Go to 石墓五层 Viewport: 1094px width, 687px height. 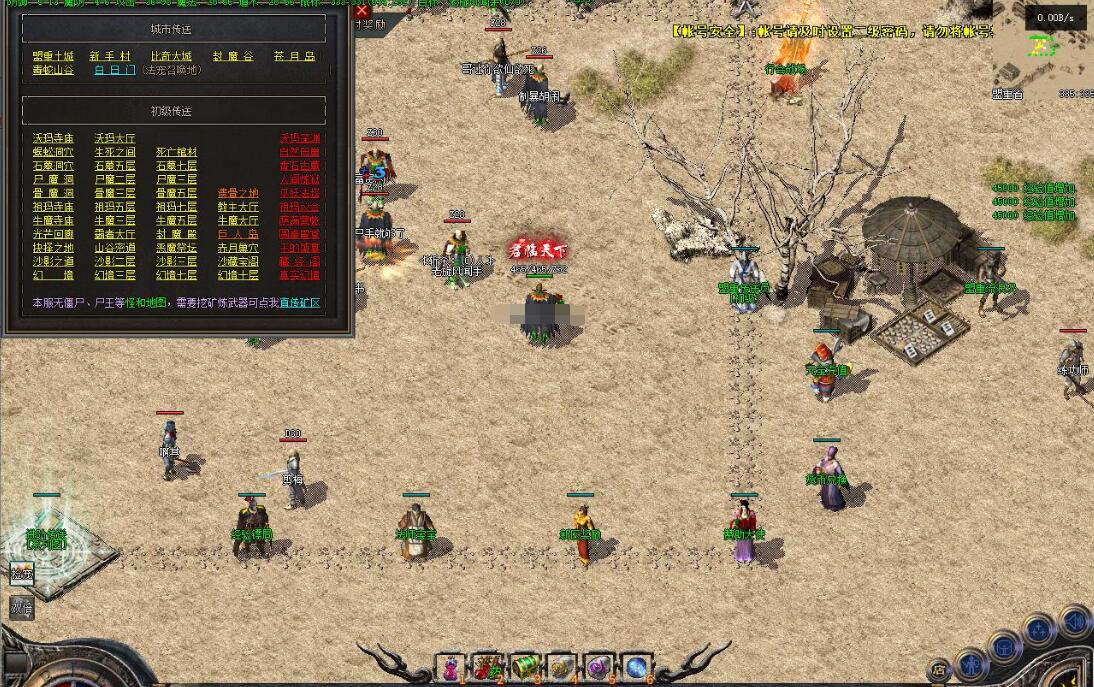tap(115, 166)
